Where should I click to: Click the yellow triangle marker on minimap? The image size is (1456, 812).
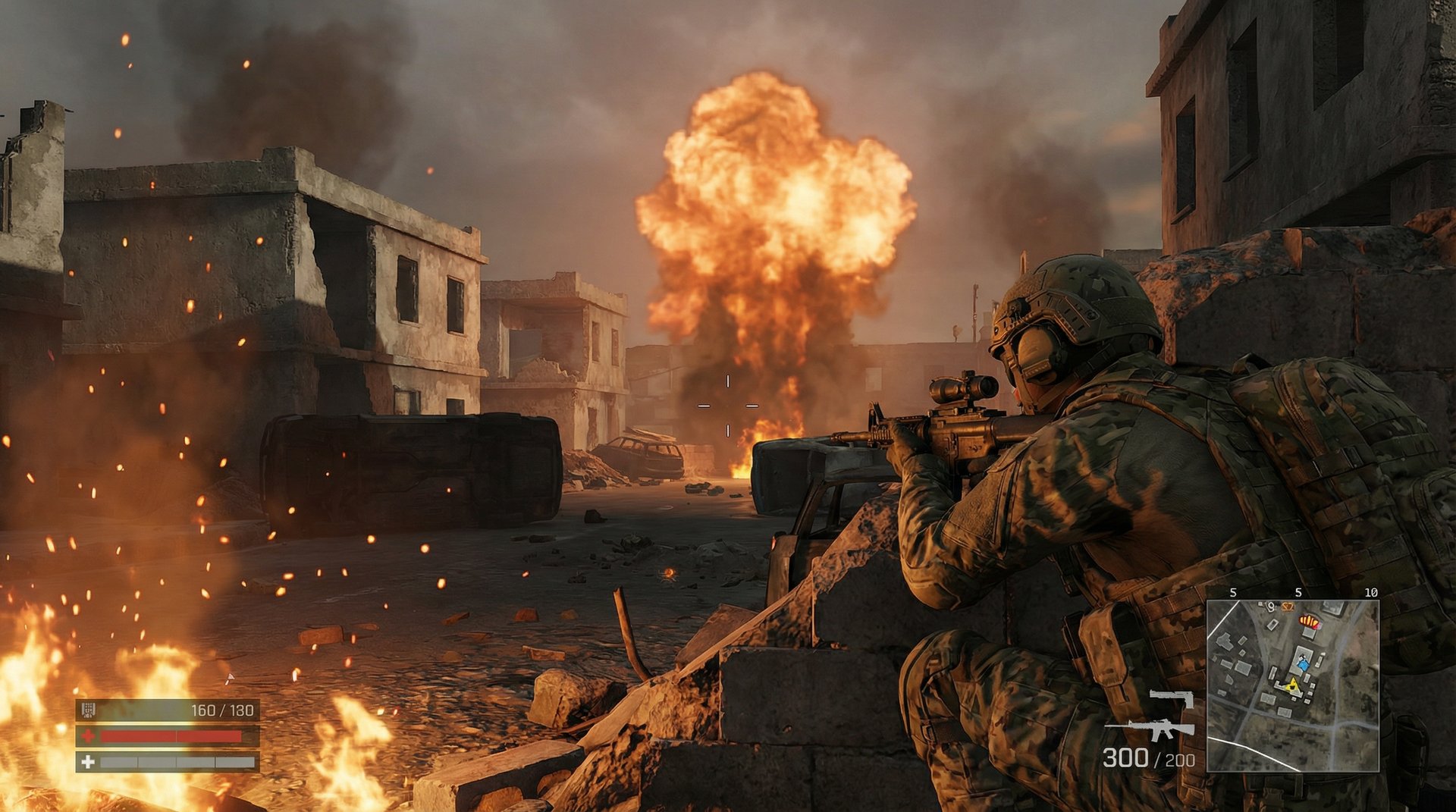[x=1292, y=686]
